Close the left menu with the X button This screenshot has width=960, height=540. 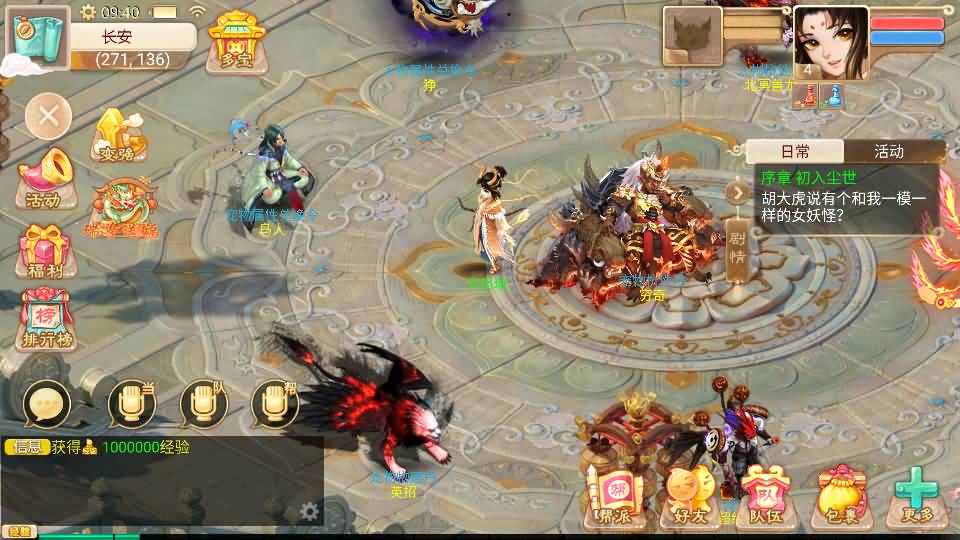[x=48, y=119]
